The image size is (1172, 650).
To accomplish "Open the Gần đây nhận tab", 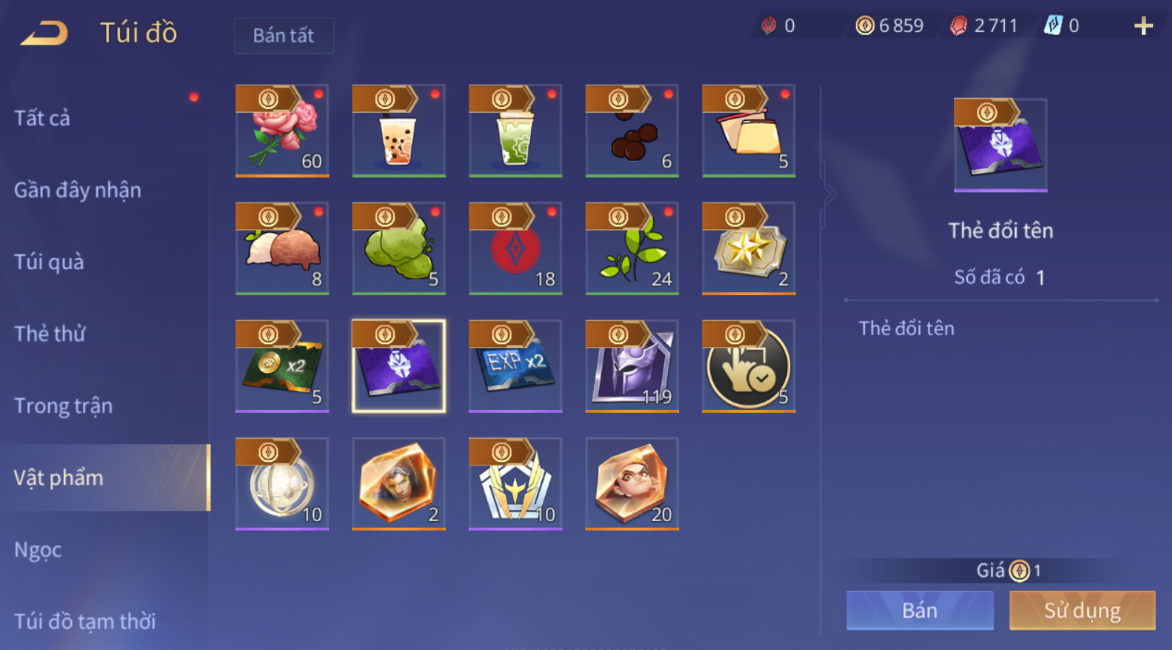I will tap(77, 190).
